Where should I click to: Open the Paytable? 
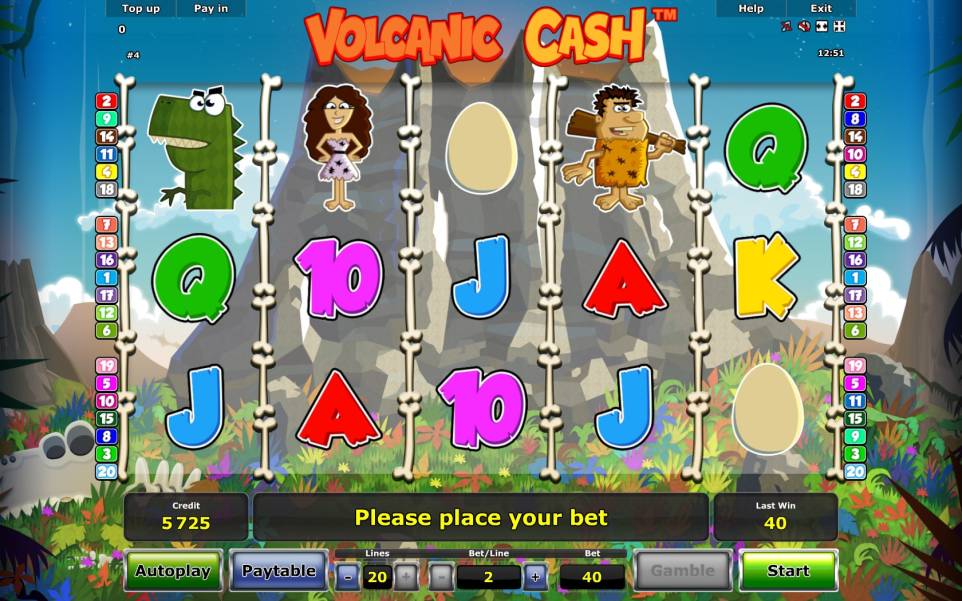click(279, 571)
